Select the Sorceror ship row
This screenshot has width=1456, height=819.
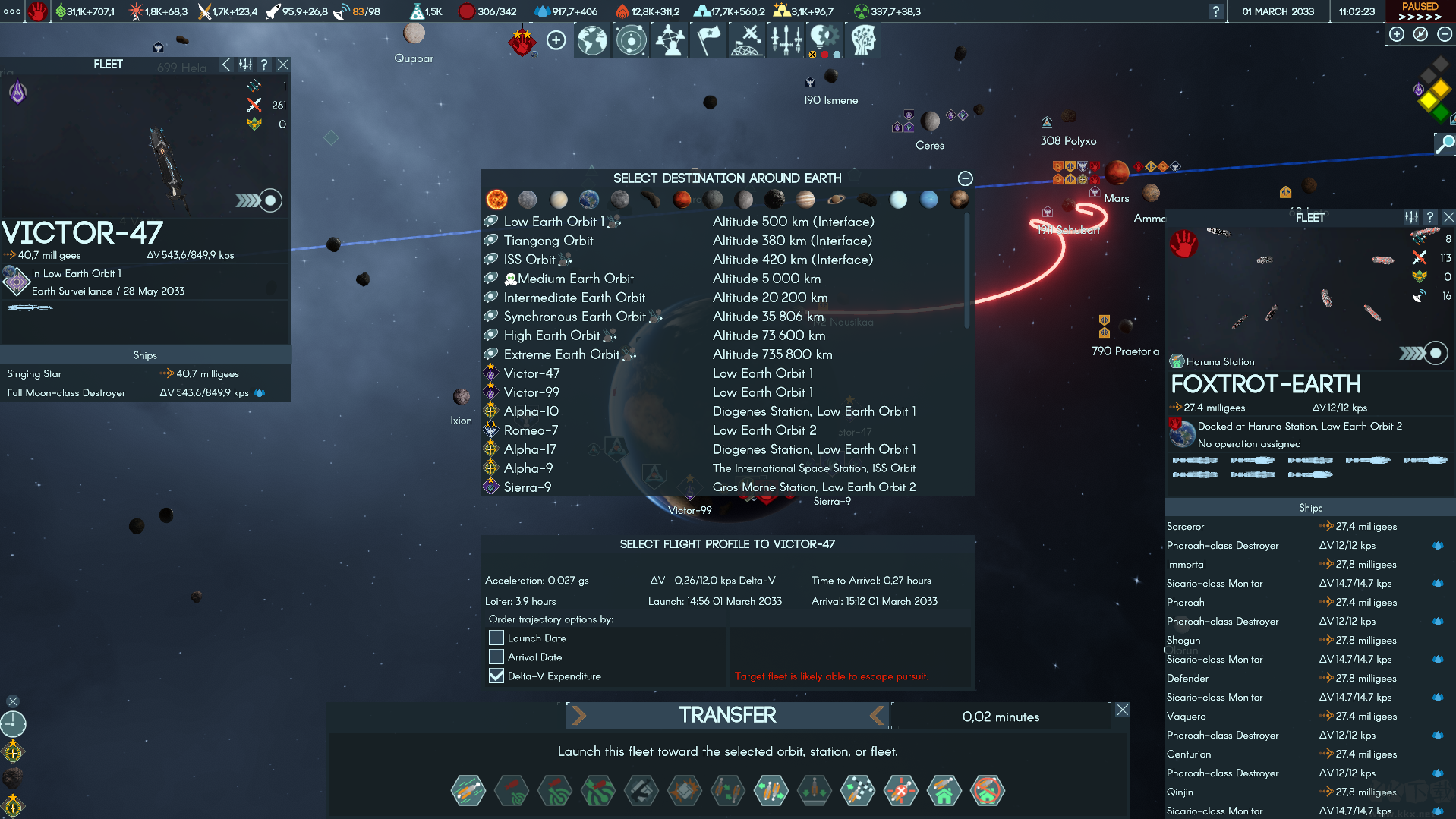point(1186,527)
